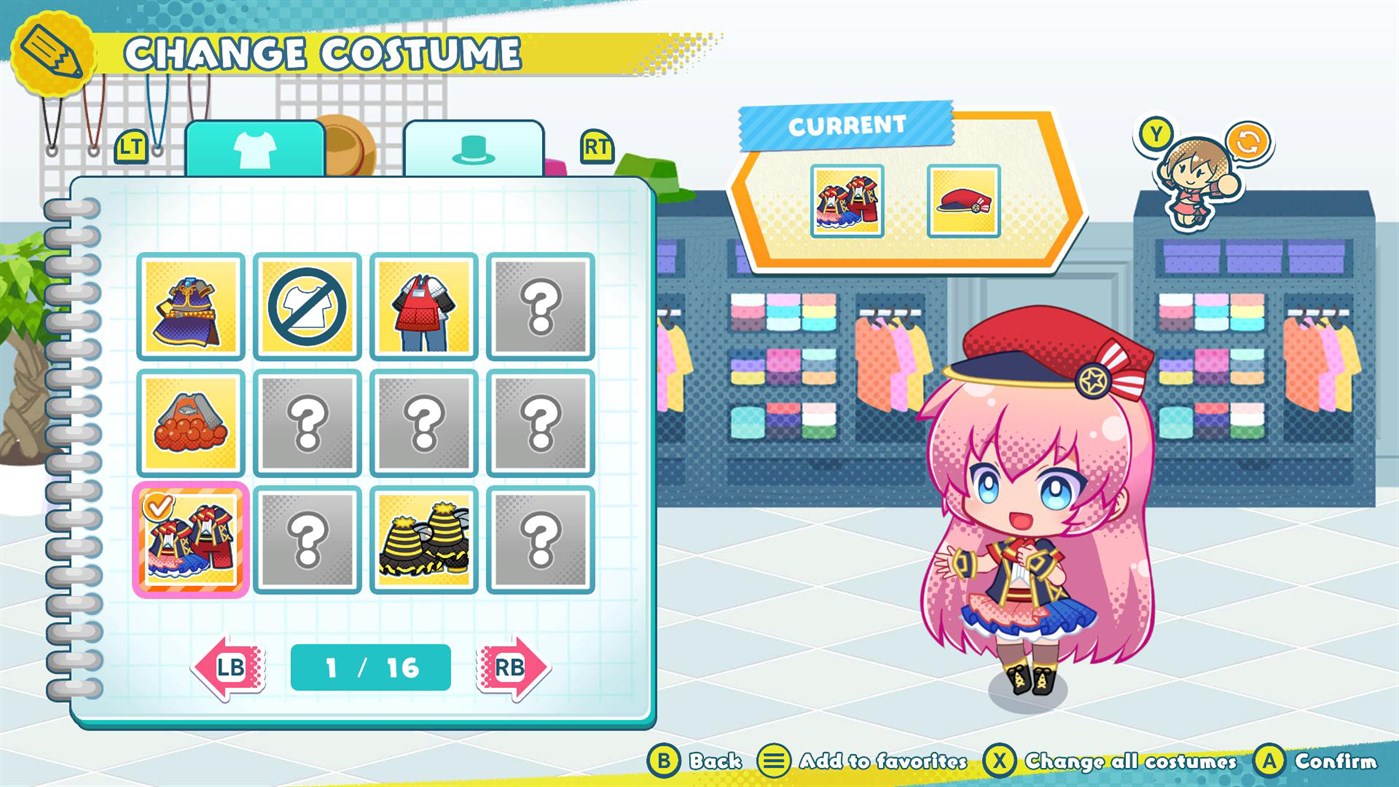Select the red apron overalls thumbnail
1399x787 pixels.
pyautogui.click(x=423, y=306)
